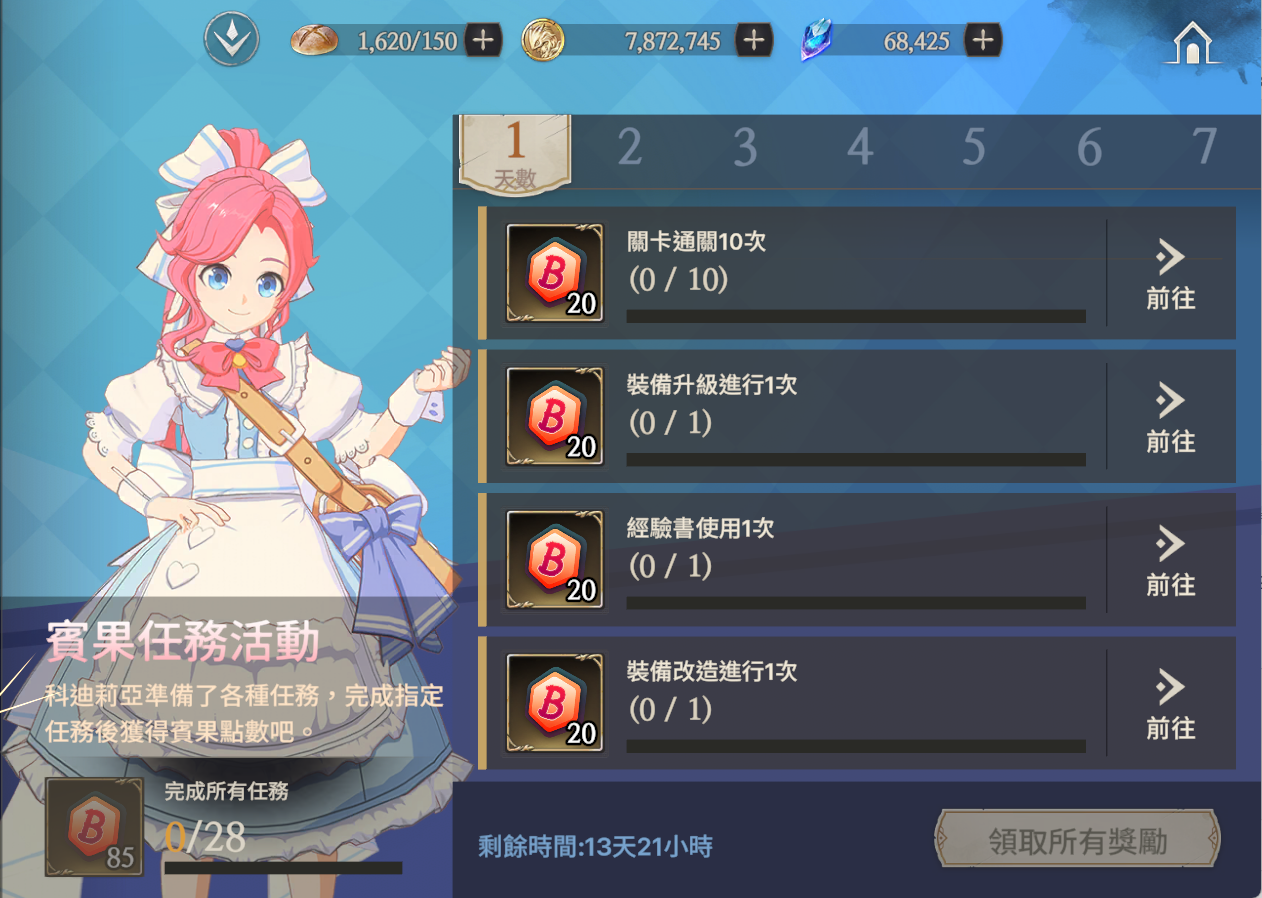Open the home screen via house icon

coord(1191,43)
